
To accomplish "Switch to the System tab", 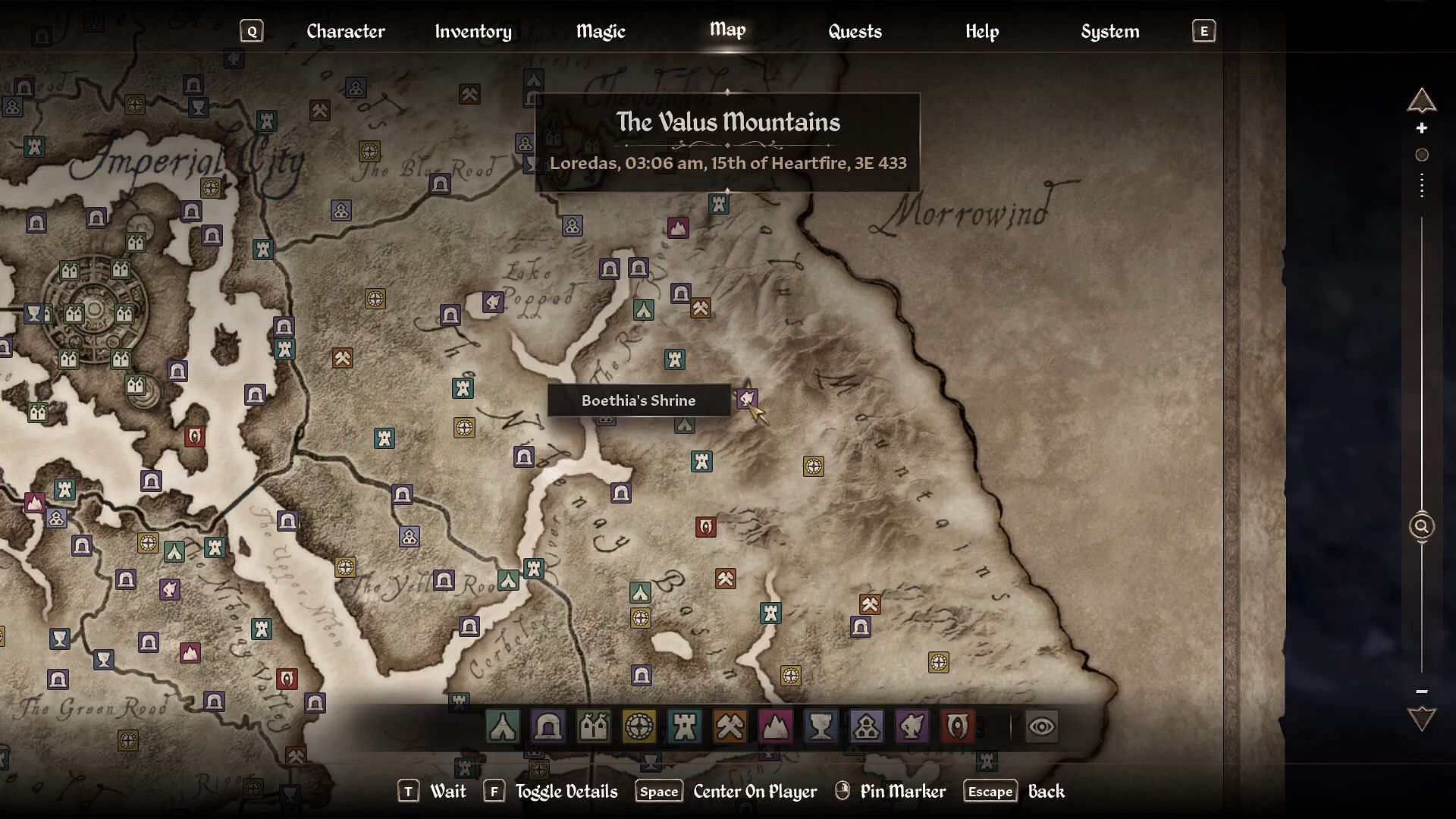I will (1110, 31).
